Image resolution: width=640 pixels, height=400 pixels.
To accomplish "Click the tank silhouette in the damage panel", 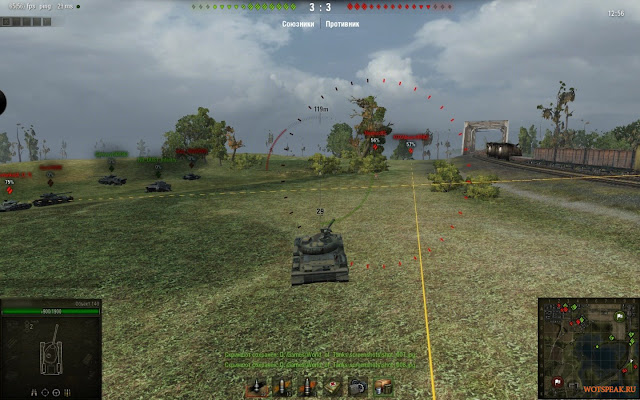I will 49,354.
